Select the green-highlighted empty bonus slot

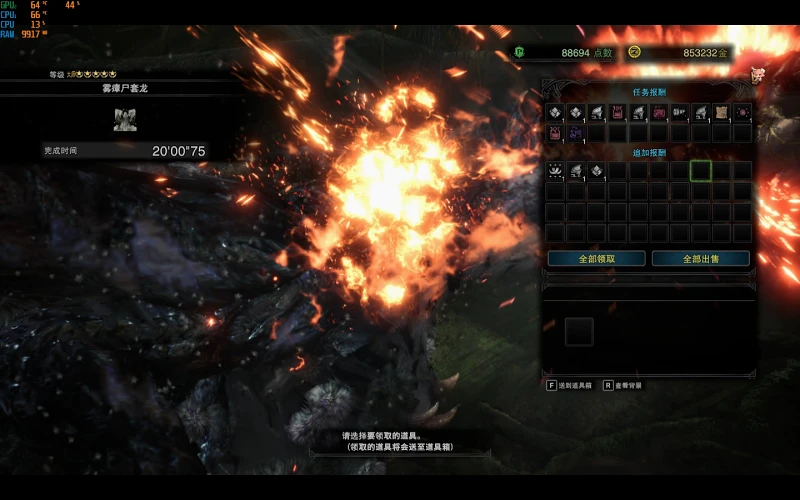(x=700, y=171)
